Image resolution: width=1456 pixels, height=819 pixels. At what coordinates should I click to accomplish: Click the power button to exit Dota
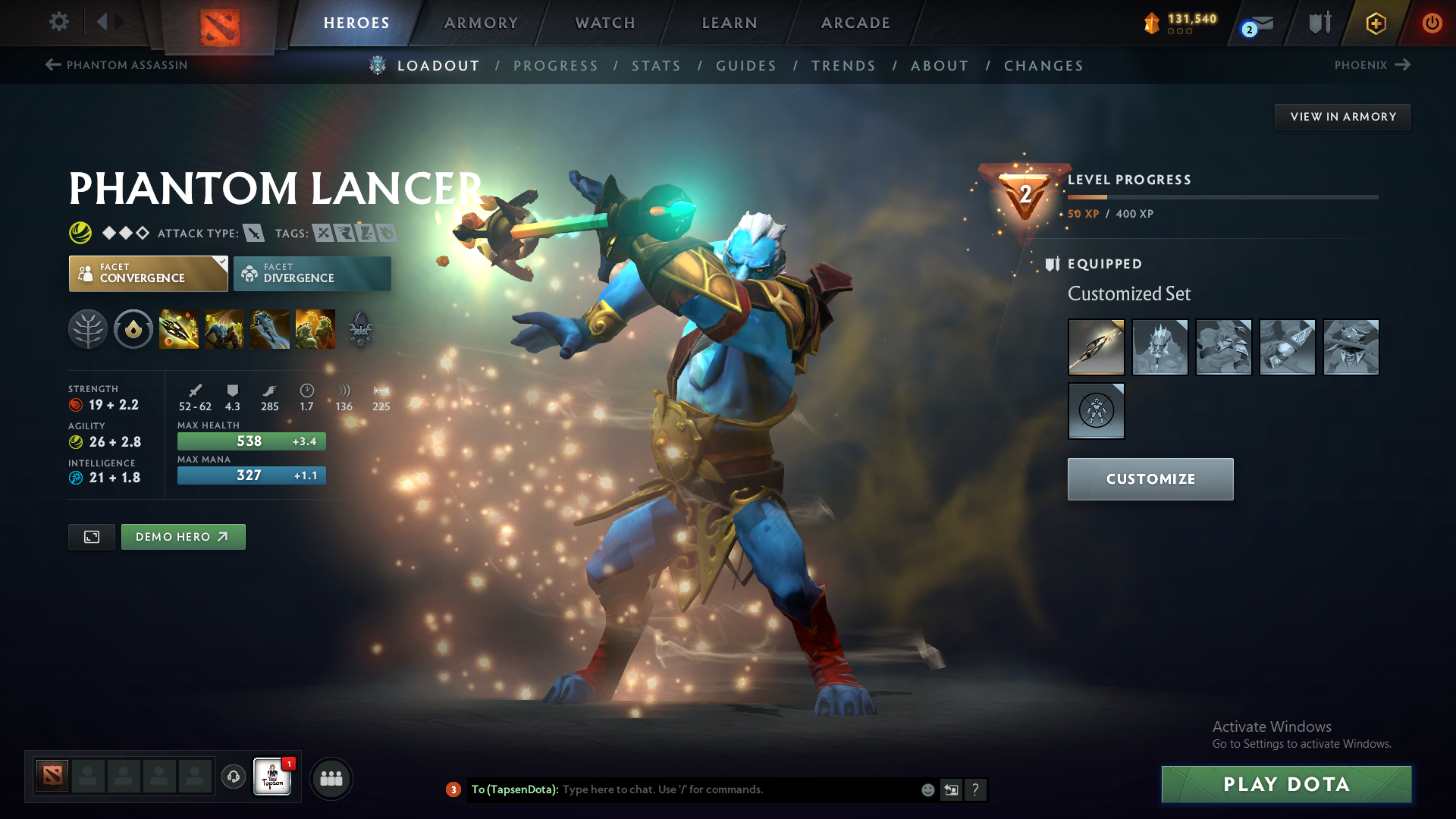pyautogui.click(x=1432, y=23)
